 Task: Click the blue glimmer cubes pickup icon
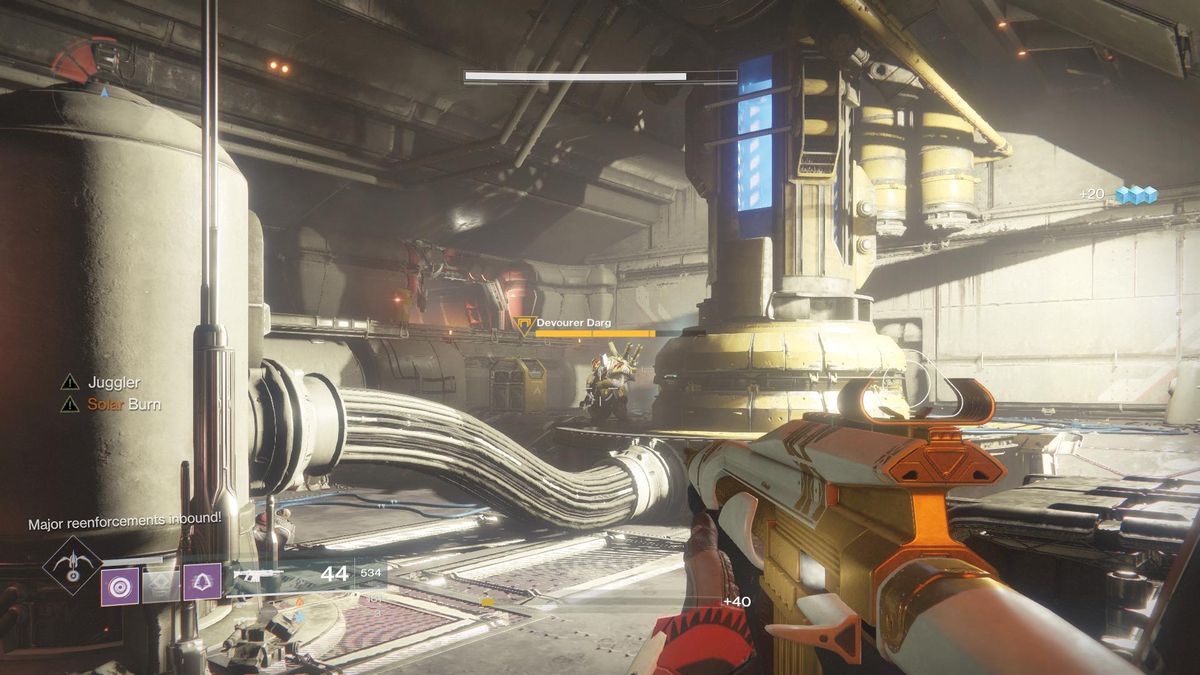coord(1136,195)
